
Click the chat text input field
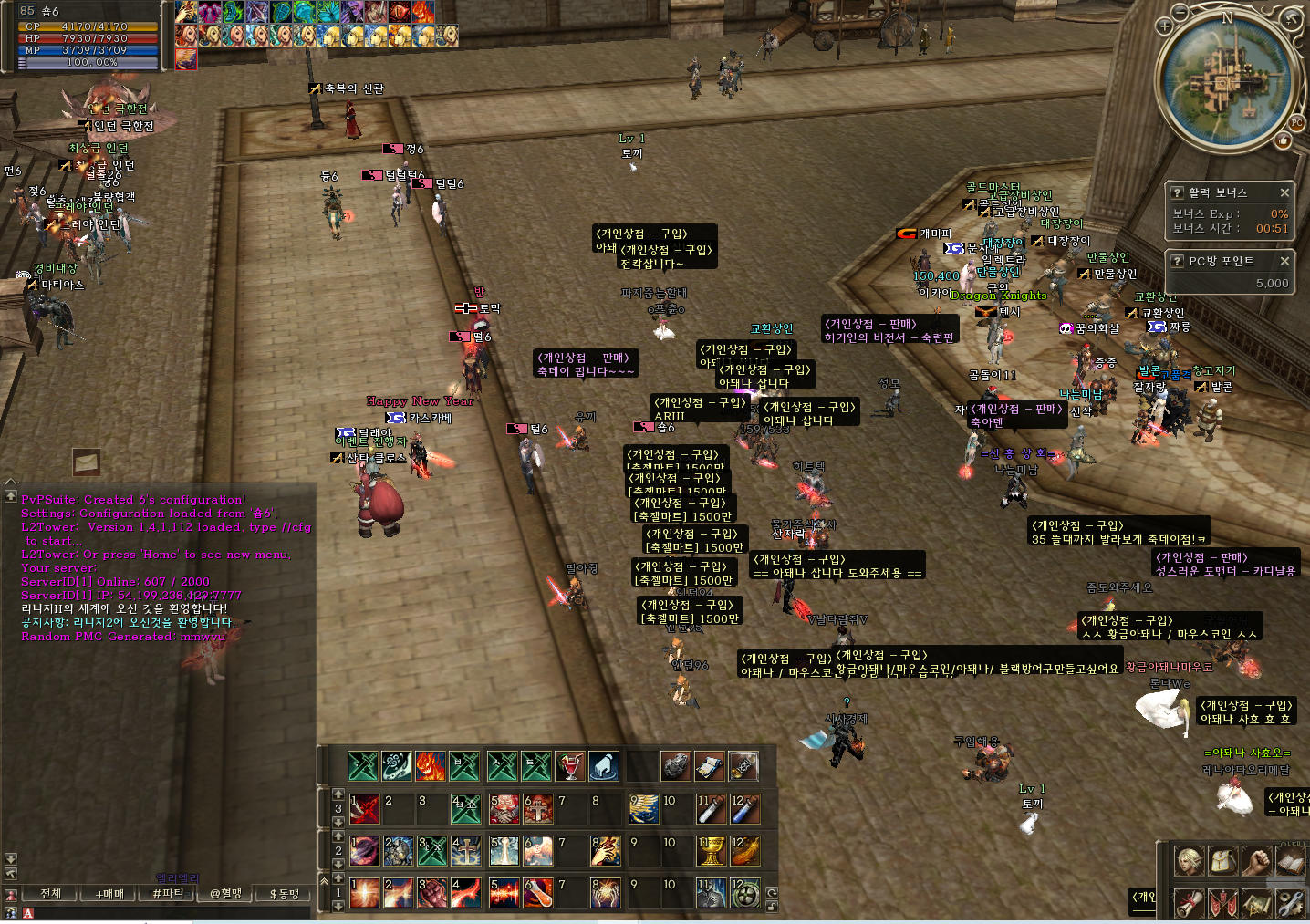[x=164, y=913]
